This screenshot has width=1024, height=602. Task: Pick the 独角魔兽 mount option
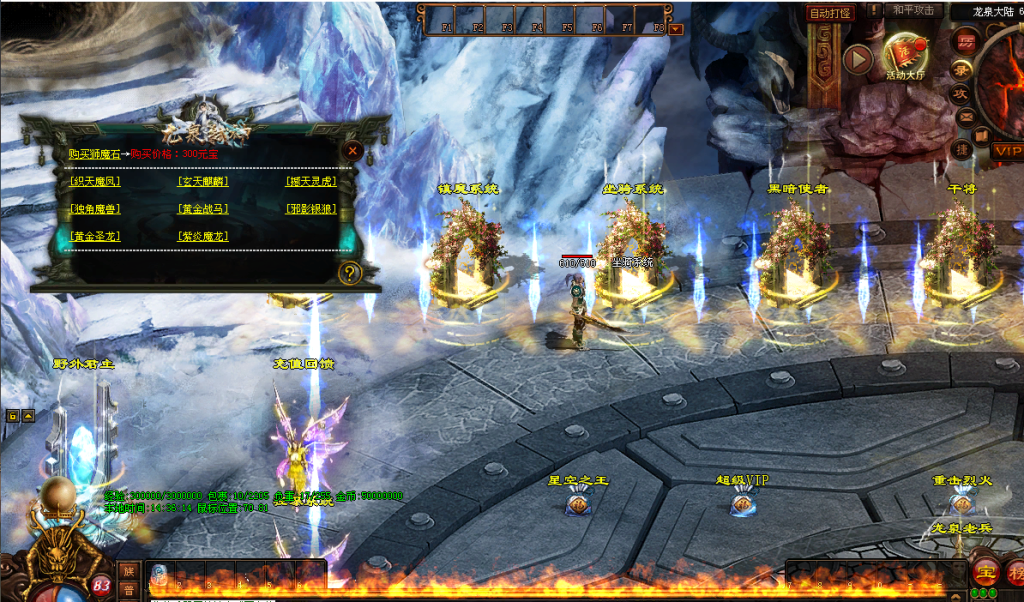click(x=96, y=209)
